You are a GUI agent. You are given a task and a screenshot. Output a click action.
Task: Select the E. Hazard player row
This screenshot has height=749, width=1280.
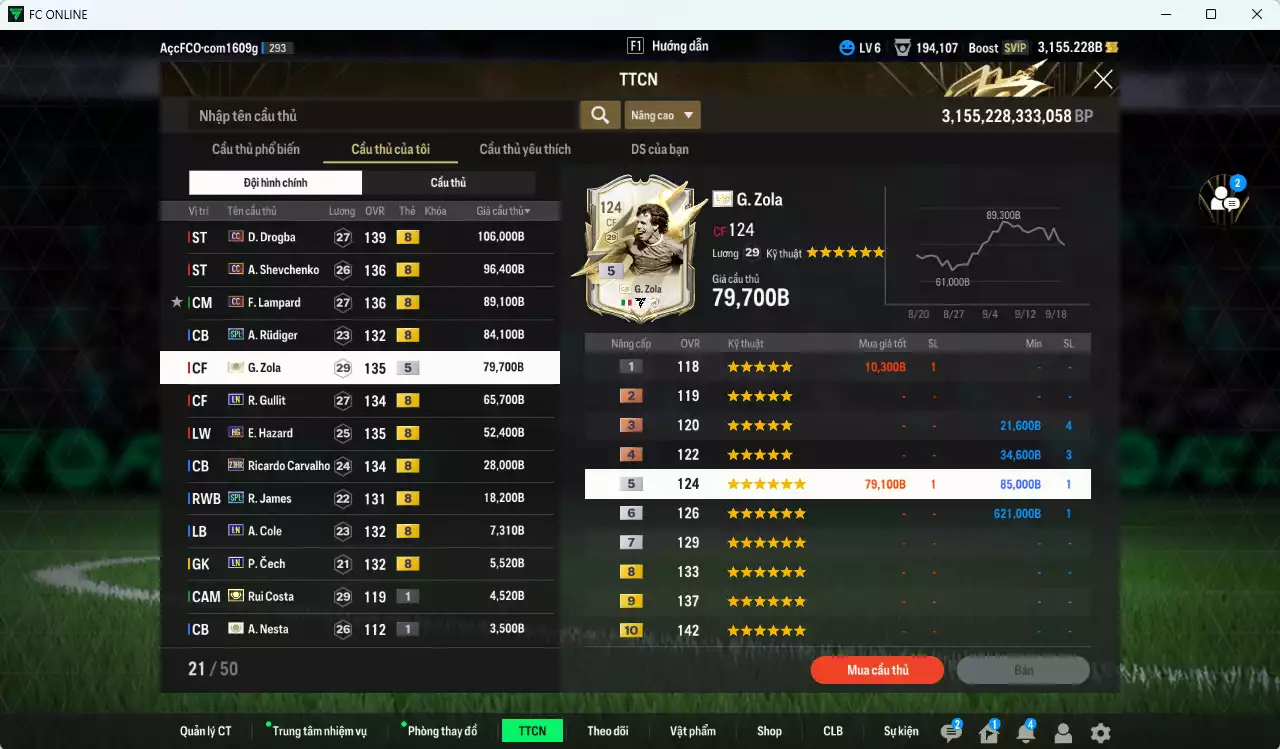click(x=360, y=433)
